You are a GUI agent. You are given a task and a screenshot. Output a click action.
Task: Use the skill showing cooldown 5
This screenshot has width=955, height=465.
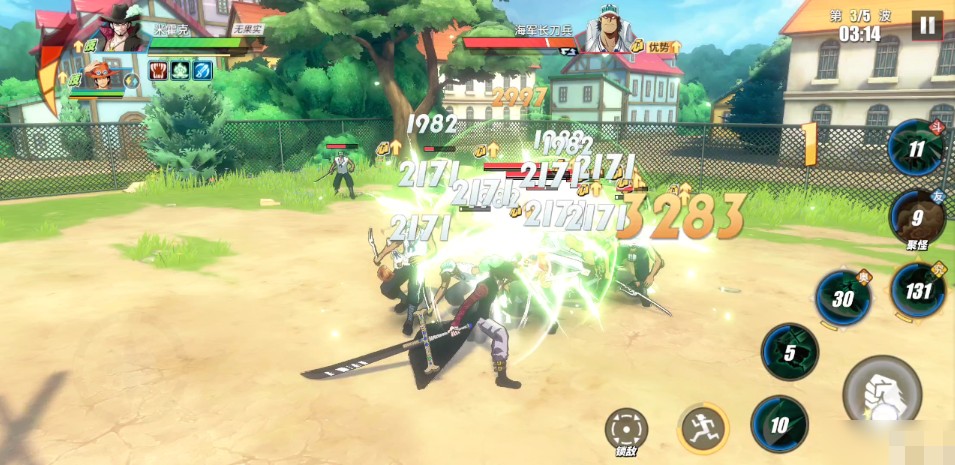[x=789, y=351]
